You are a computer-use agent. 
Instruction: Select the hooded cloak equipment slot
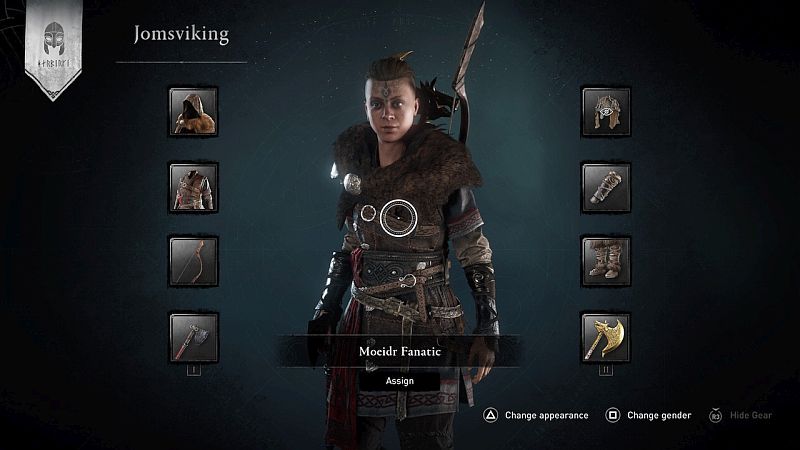(x=193, y=111)
